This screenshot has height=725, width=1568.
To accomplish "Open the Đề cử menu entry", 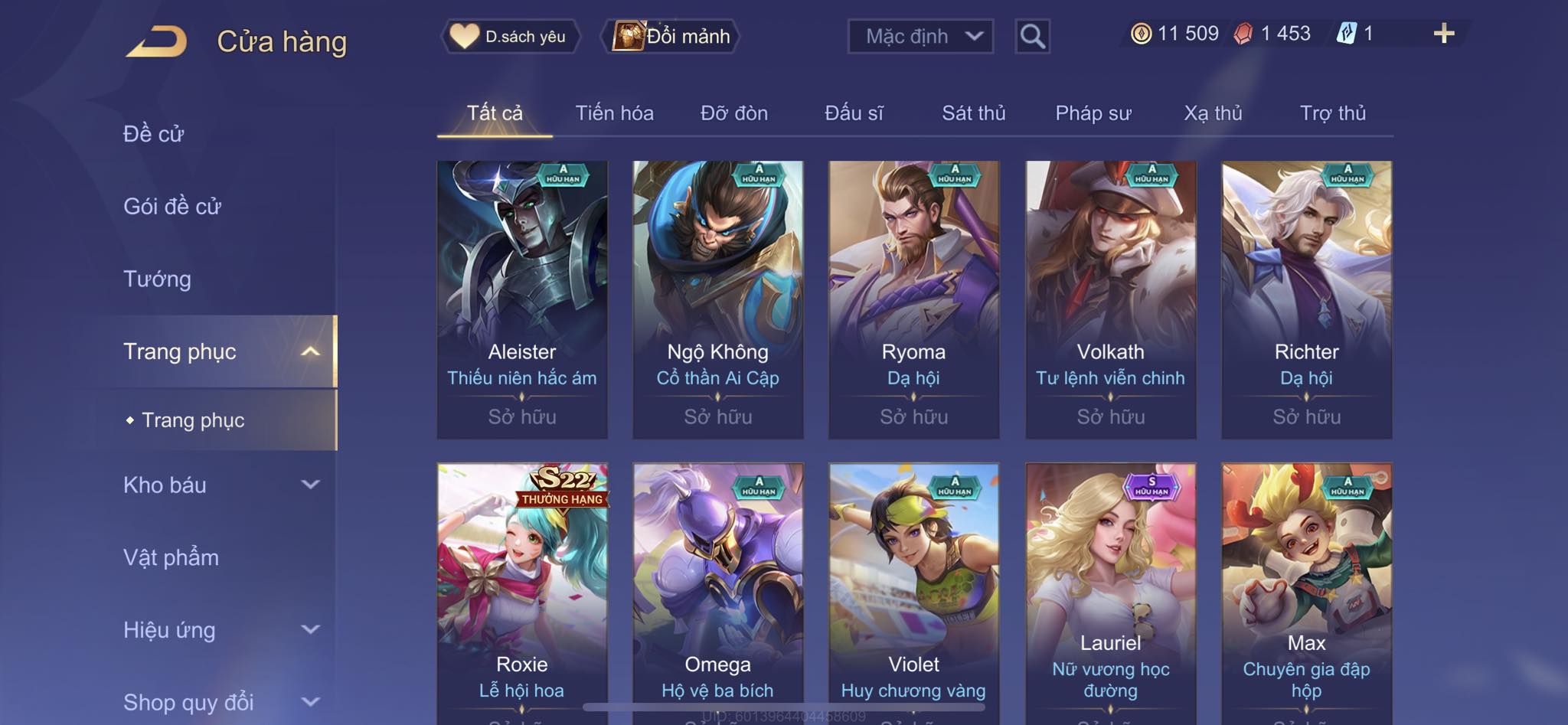I will [x=154, y=134].
